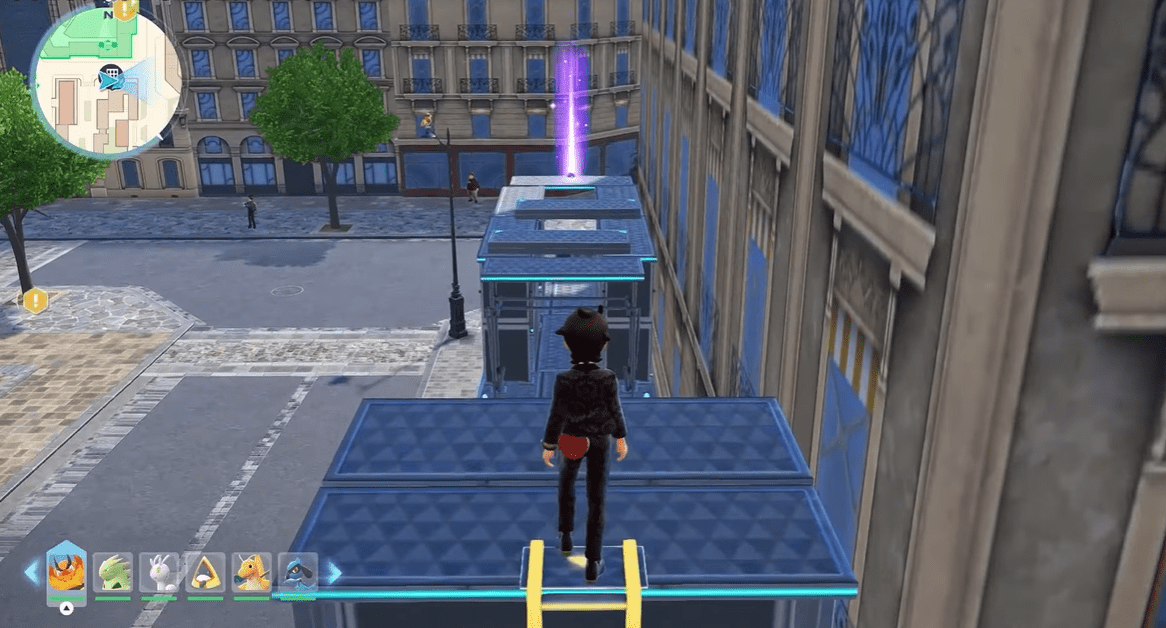Select Dragonite from the party bar

click(251, 572)
